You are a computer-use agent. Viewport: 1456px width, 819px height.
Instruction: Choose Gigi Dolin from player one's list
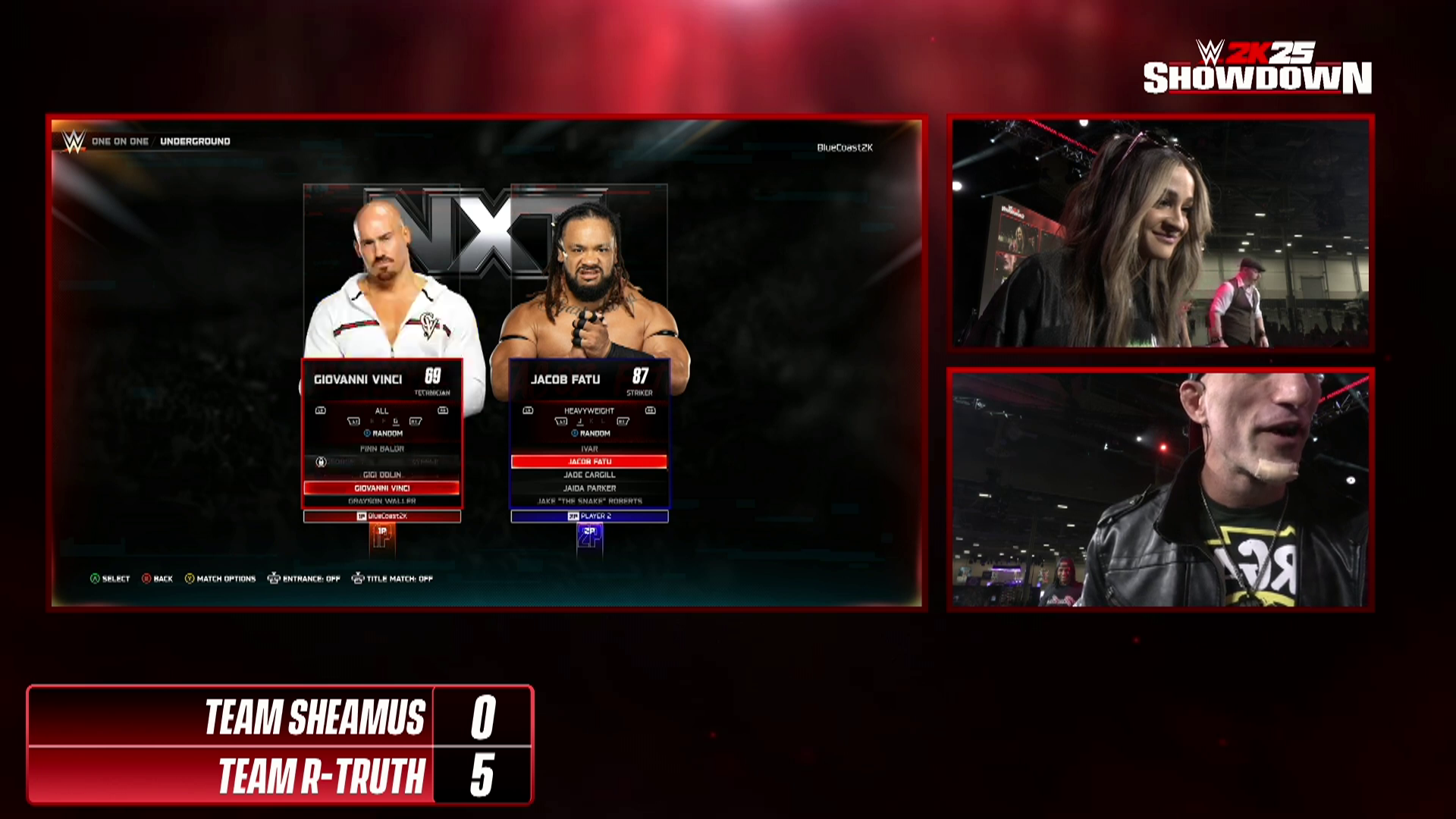pyautogui.click(x=382, y=475)
